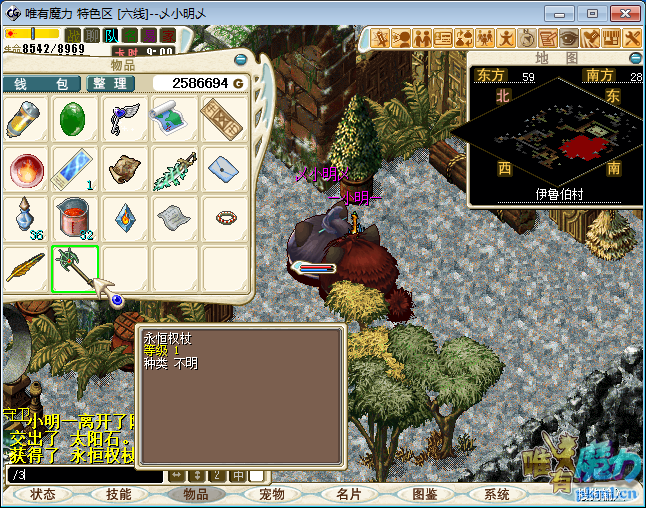Open the 宠物 pets tab
646x508 pixels.
tap(272, 494)
